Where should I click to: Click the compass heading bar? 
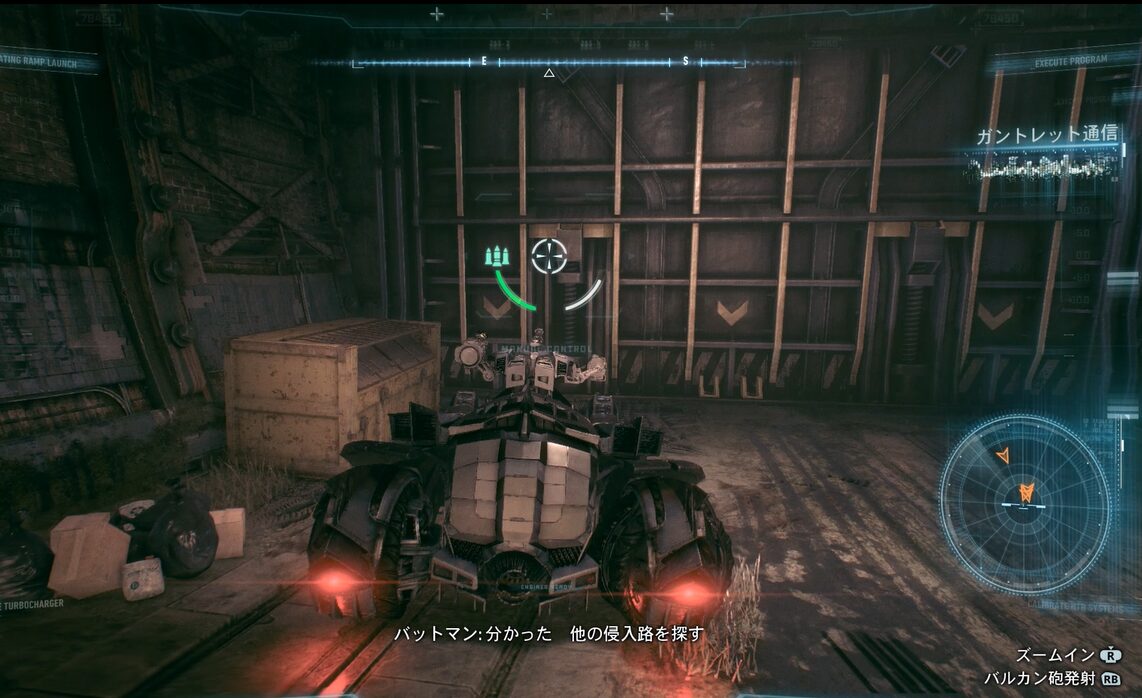point(548,62)
